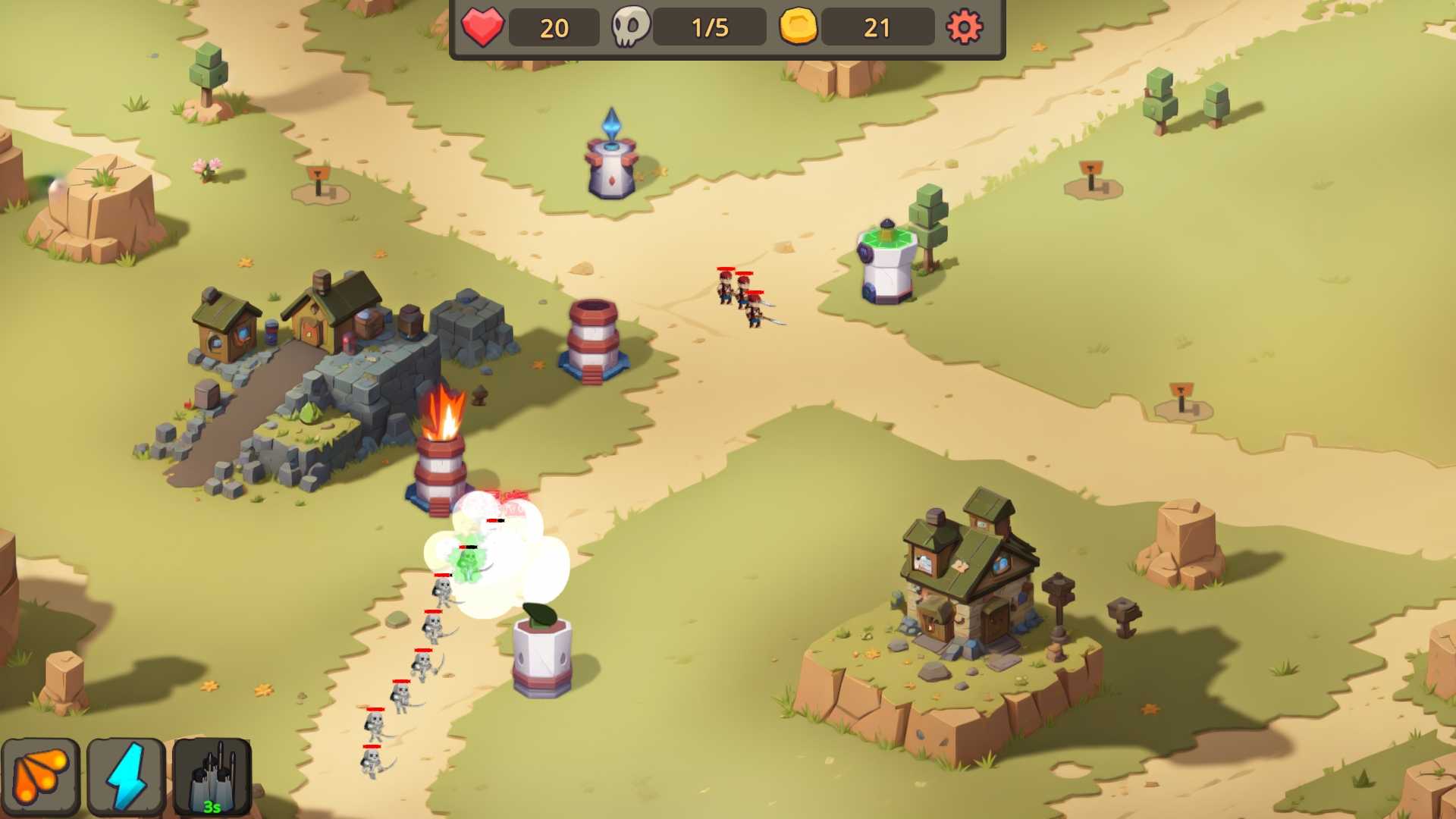Activate the fireball barrage ability
Viewport: 1456px width, 819px height.
(x=41, y=776)
